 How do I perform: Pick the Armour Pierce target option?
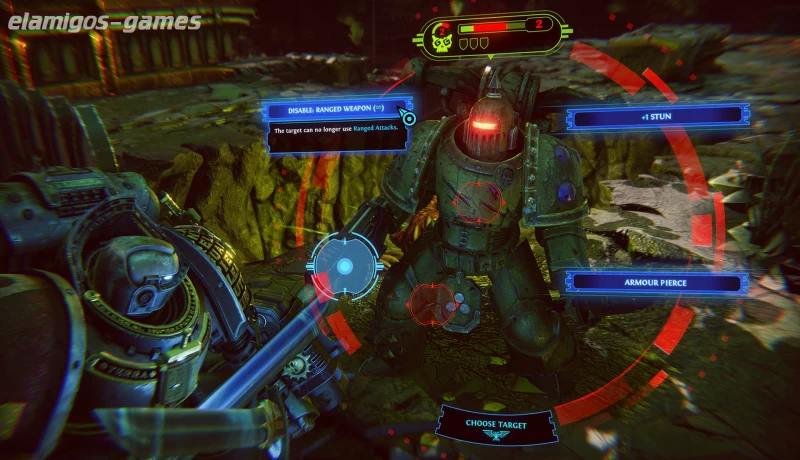point(658,282)
